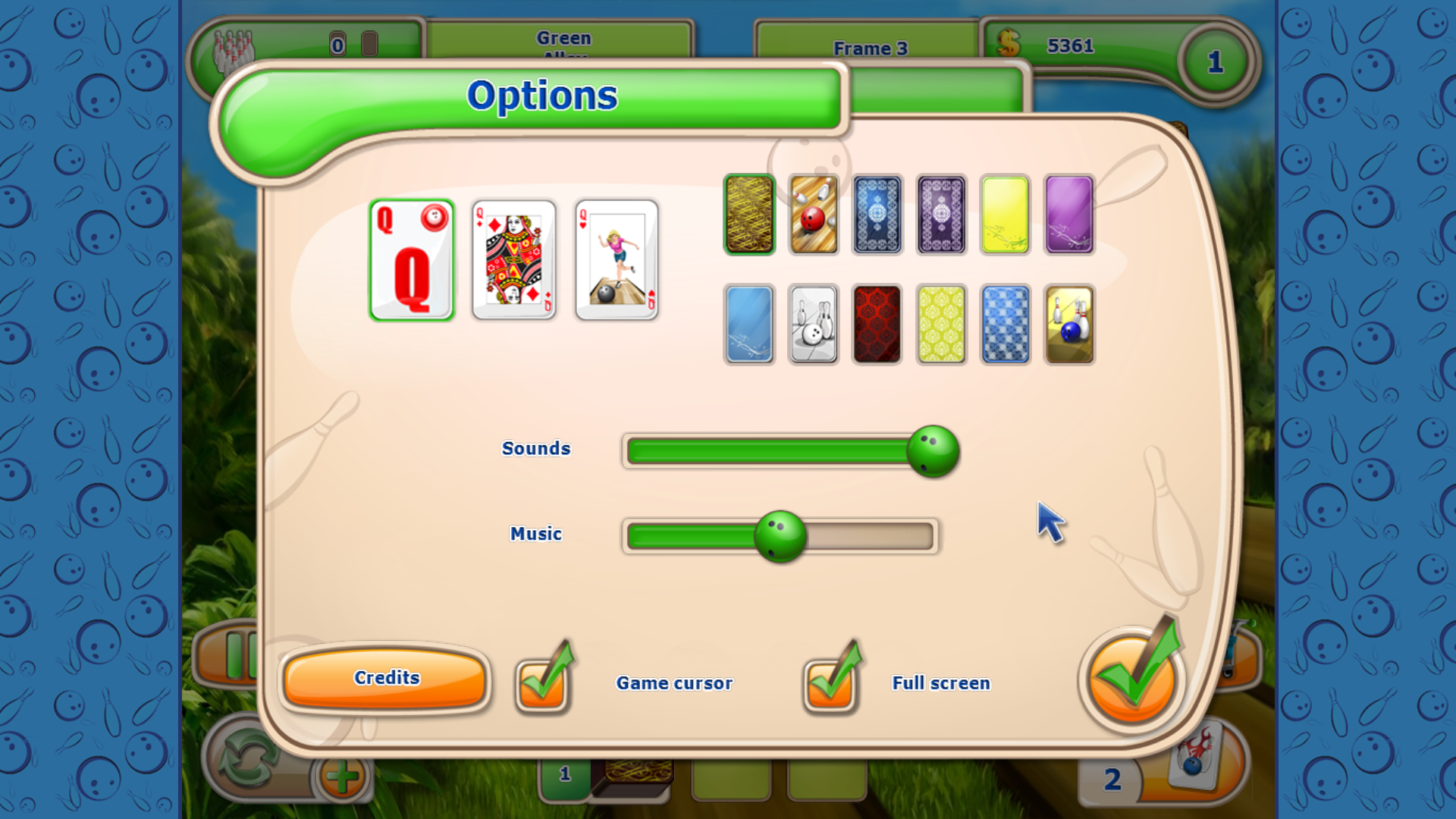Select the bowler photo card face style
Viewport: 1456px width, 819px height.
(x=616, y=260)
